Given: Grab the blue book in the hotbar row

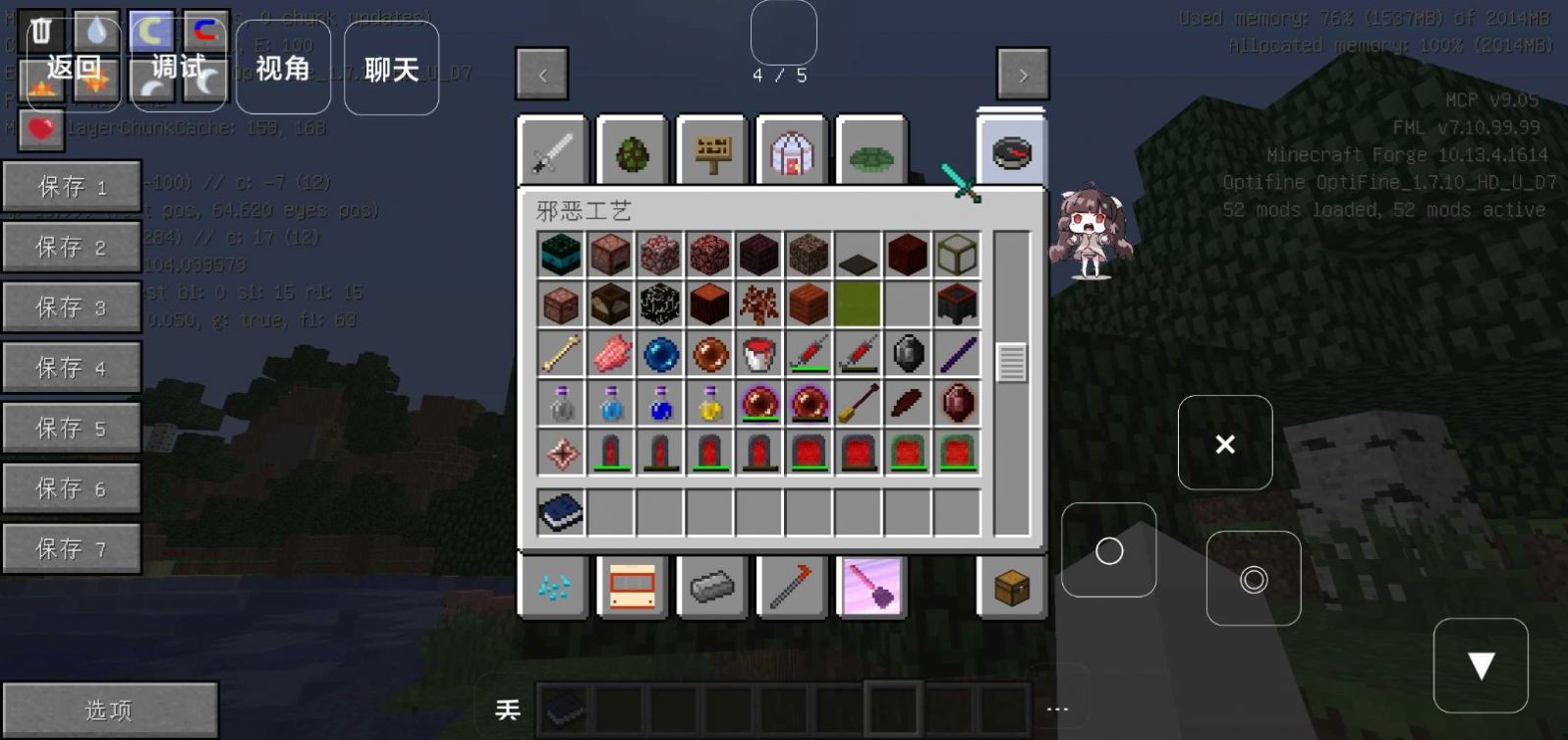Looking at the screenshot, I should pyautogui.click(x=561, y=512).
